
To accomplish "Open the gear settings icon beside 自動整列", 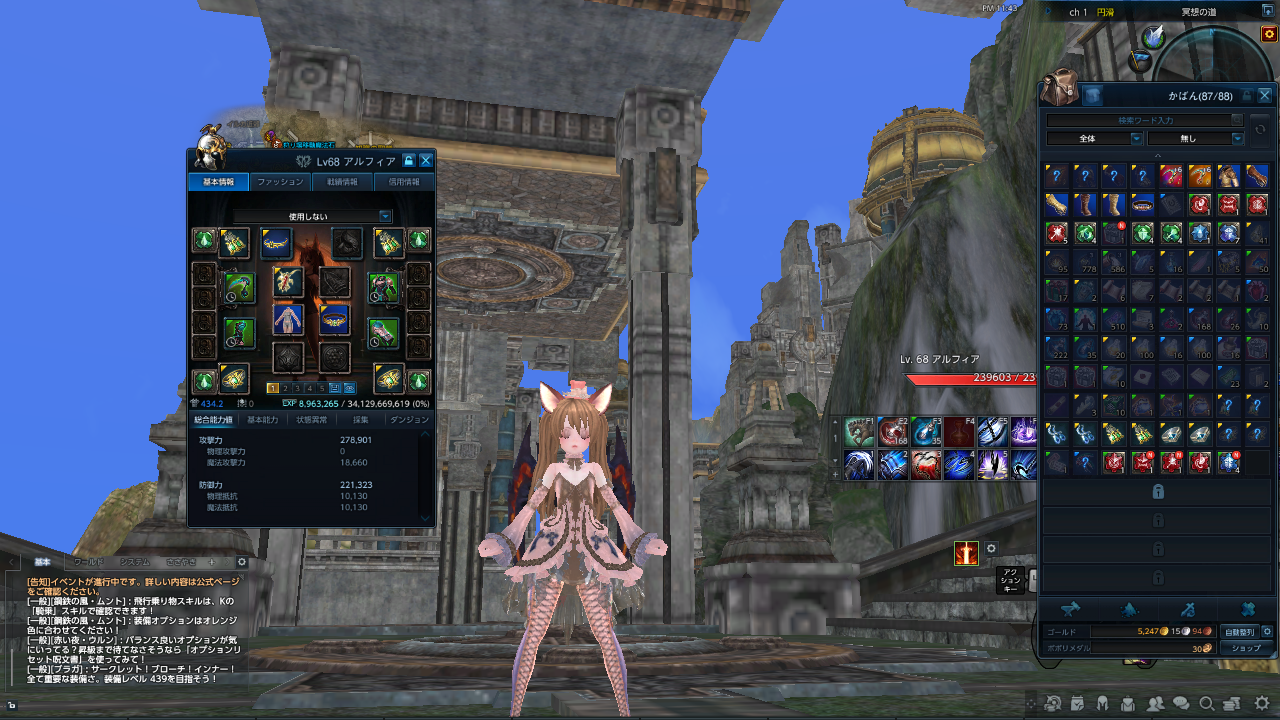I will 1267,631.
